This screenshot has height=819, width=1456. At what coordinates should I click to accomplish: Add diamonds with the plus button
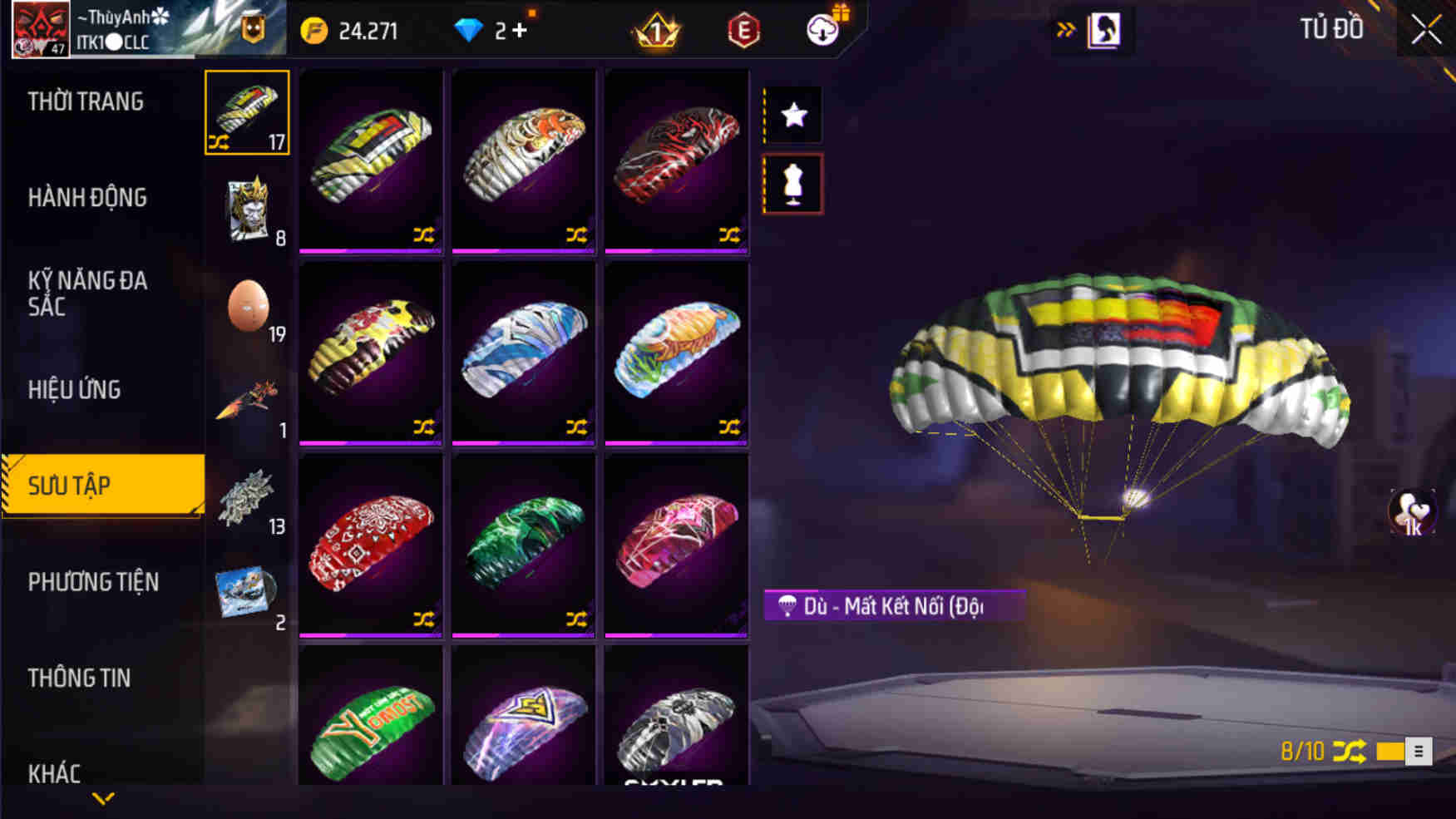[520, 31]
